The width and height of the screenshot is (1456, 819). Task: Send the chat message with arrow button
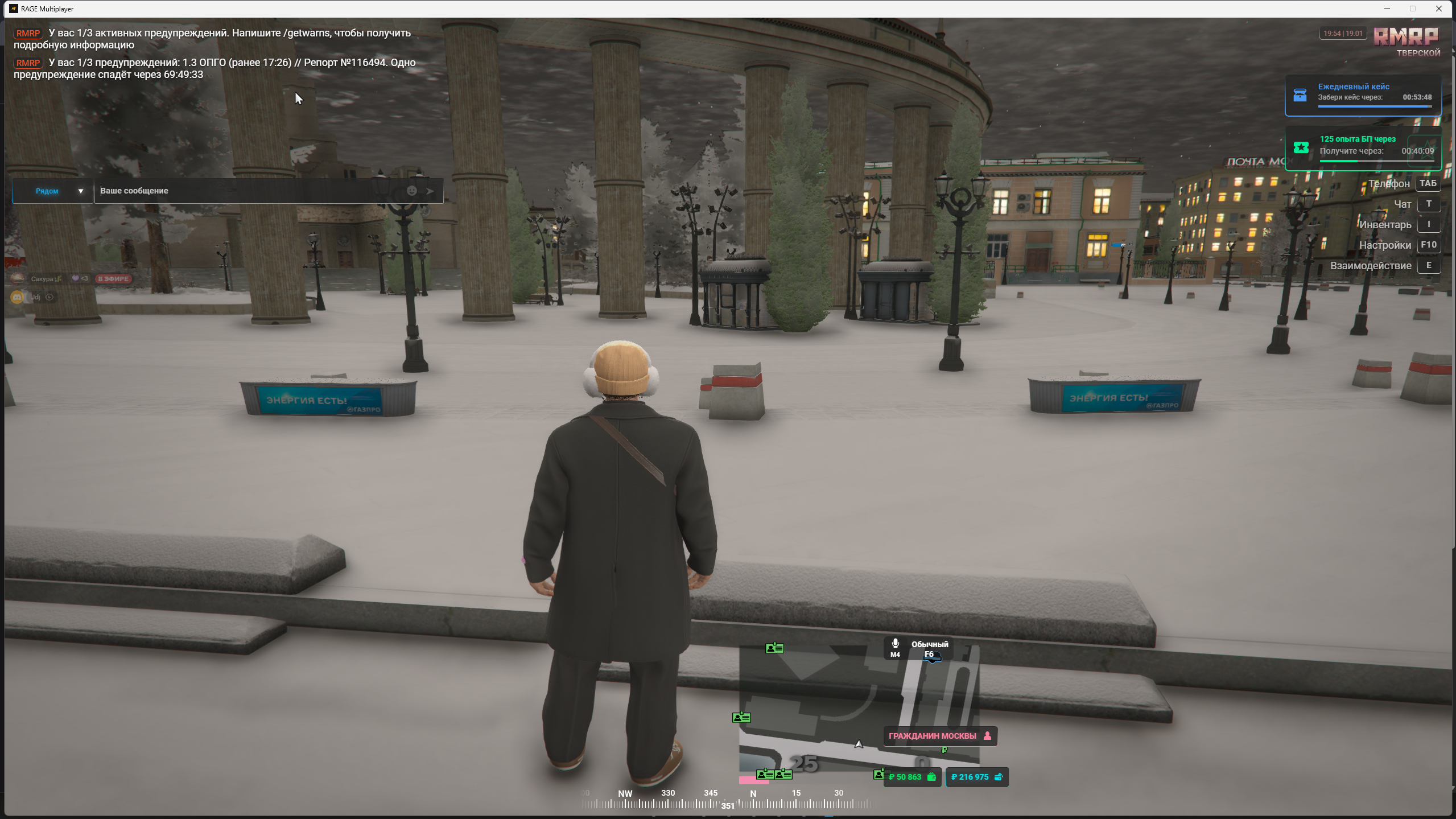click(x=431, y=191)
